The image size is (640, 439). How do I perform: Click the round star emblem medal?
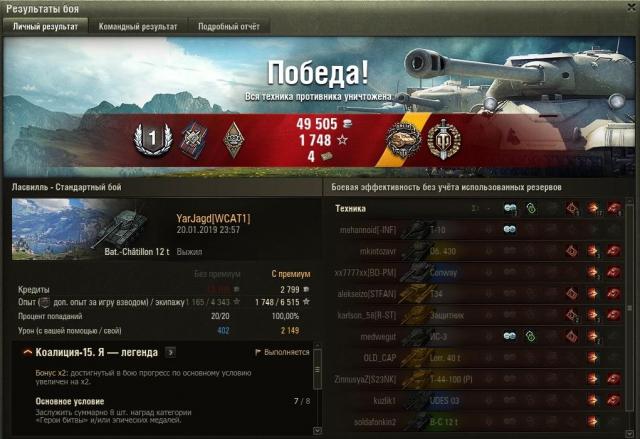coord(443,137)
